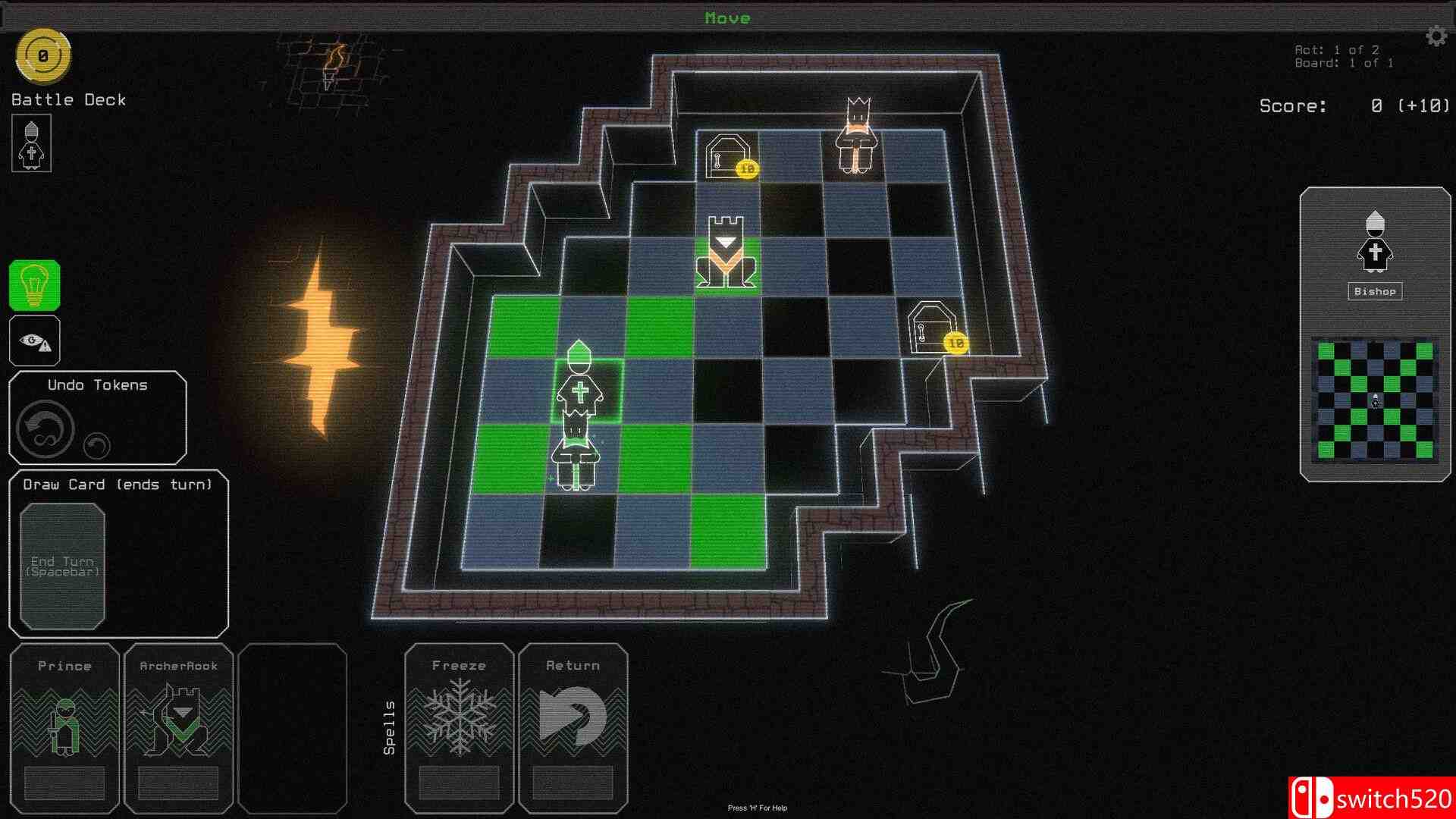Viewport: 1456px width, 819px height.
Task: Click the eye danger-preview icon
Action: click(x=34, y=341)
